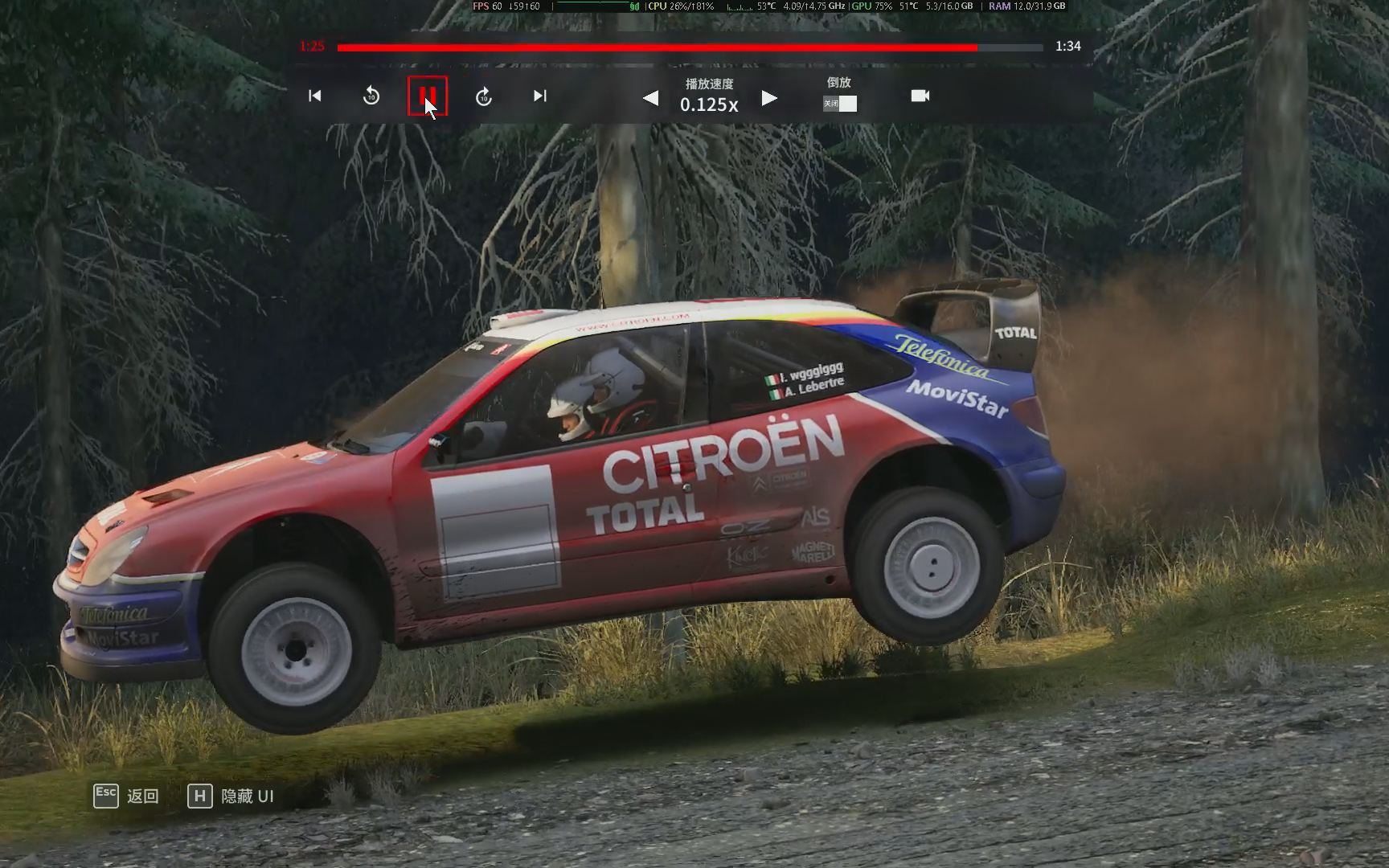Jump to the start of the replay
Image resolution: width=1389 pixels, height=868 pixels.
315,96
